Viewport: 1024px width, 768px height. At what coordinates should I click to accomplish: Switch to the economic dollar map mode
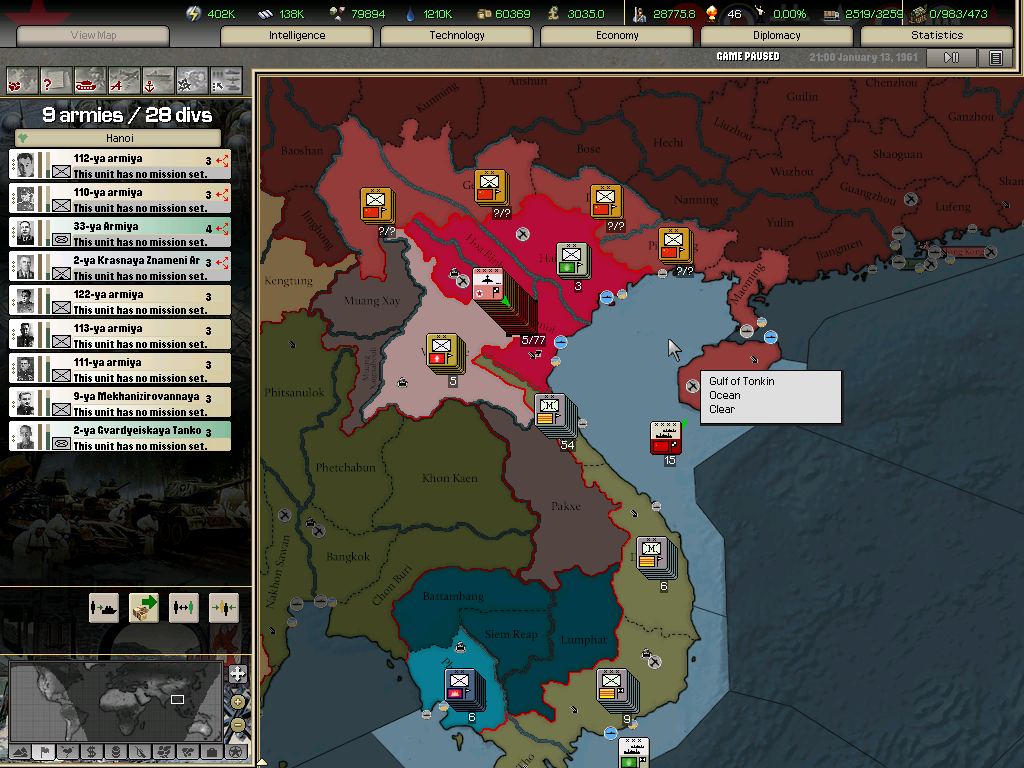tap(91, 751)
